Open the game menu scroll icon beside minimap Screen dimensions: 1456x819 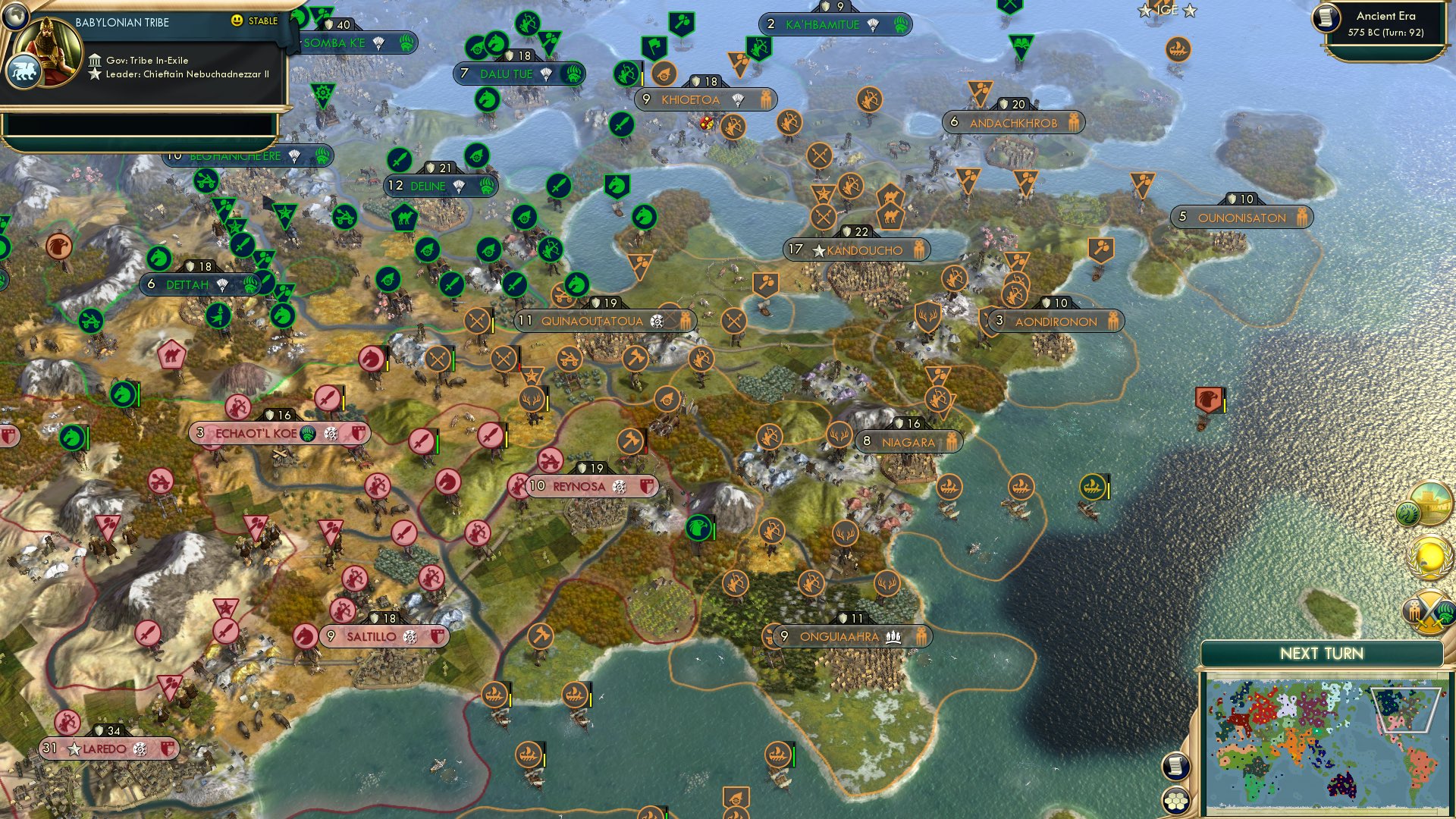(x=1175, y=767)
